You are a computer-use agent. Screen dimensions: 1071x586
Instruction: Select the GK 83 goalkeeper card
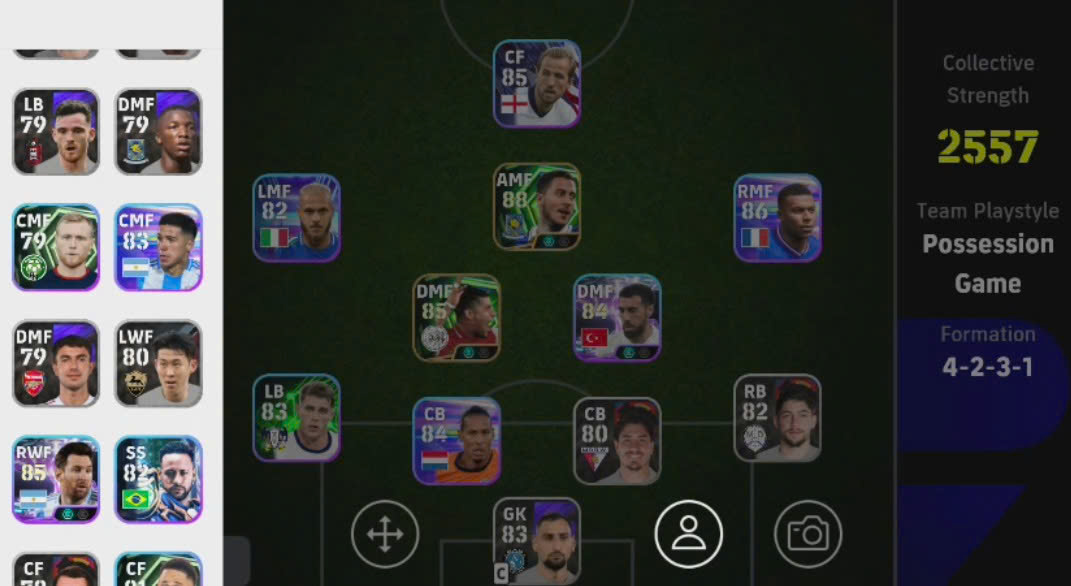(537, 541)
